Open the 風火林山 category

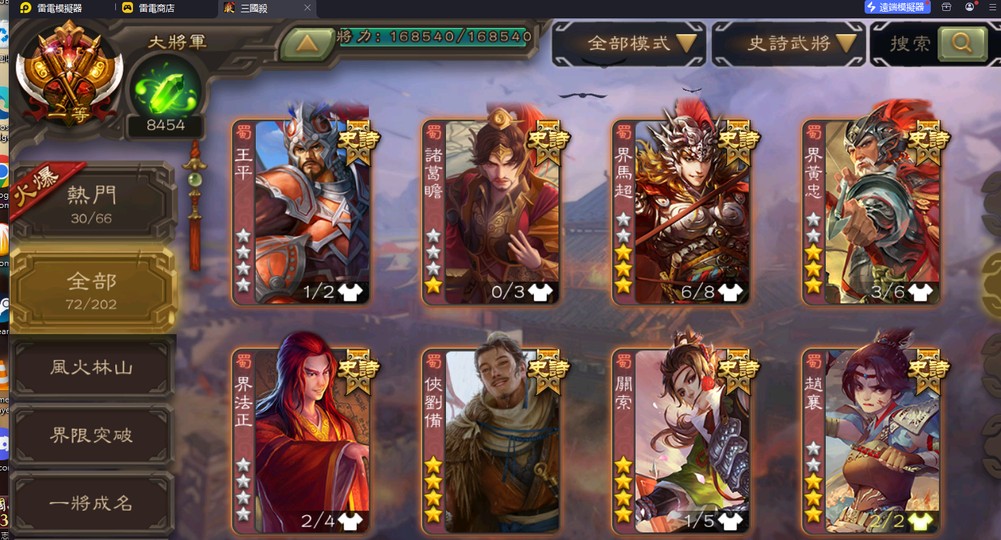coord(92,367)
